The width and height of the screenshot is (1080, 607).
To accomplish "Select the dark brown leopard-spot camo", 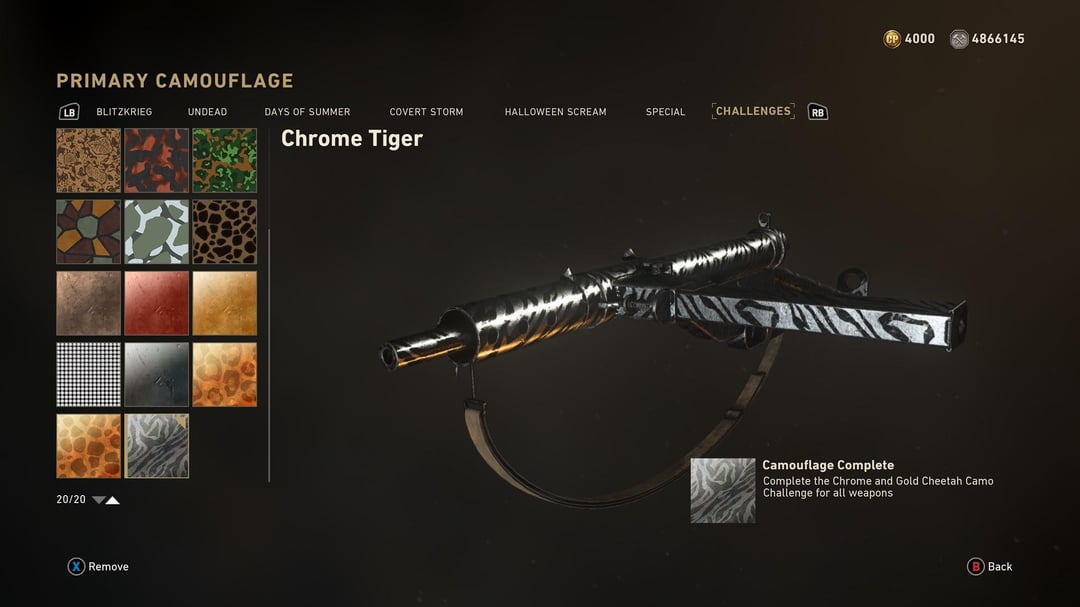I will (x=224, y=231).
